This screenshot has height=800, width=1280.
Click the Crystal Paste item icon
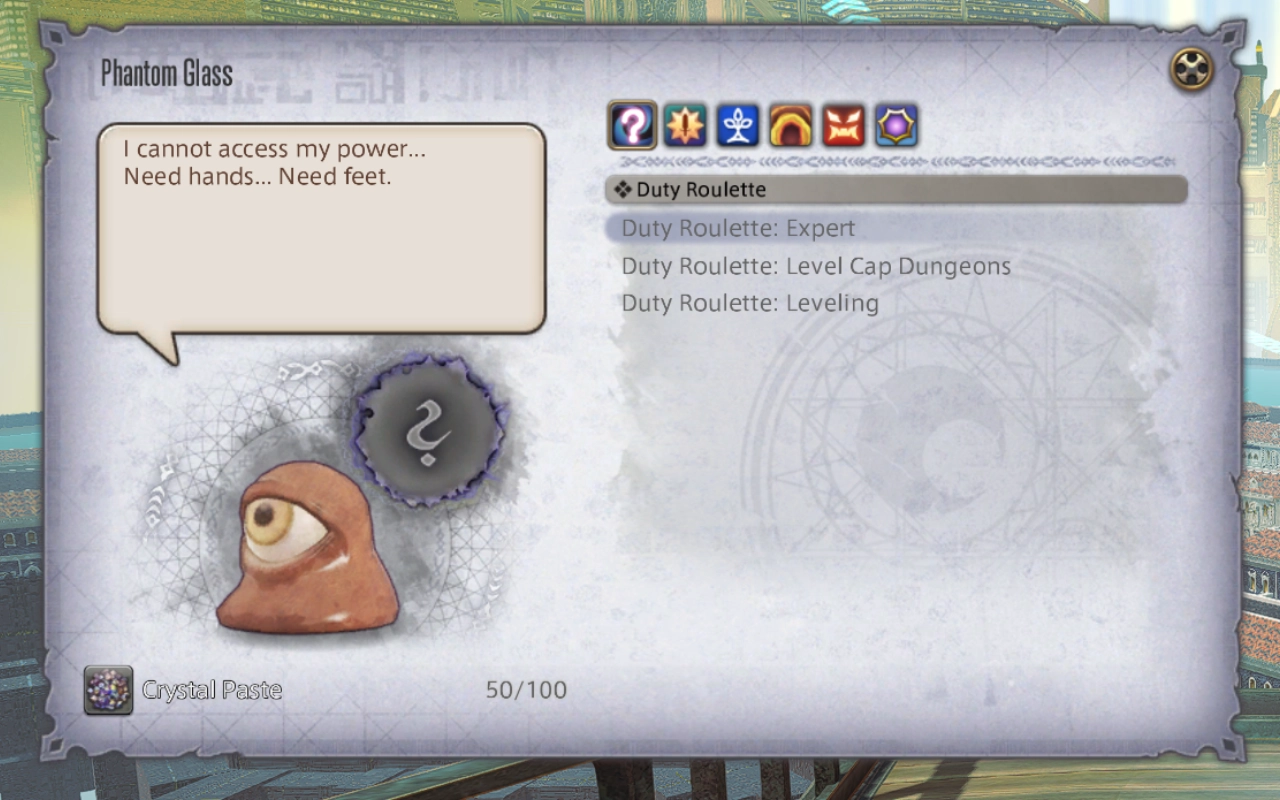pos(108,690)
